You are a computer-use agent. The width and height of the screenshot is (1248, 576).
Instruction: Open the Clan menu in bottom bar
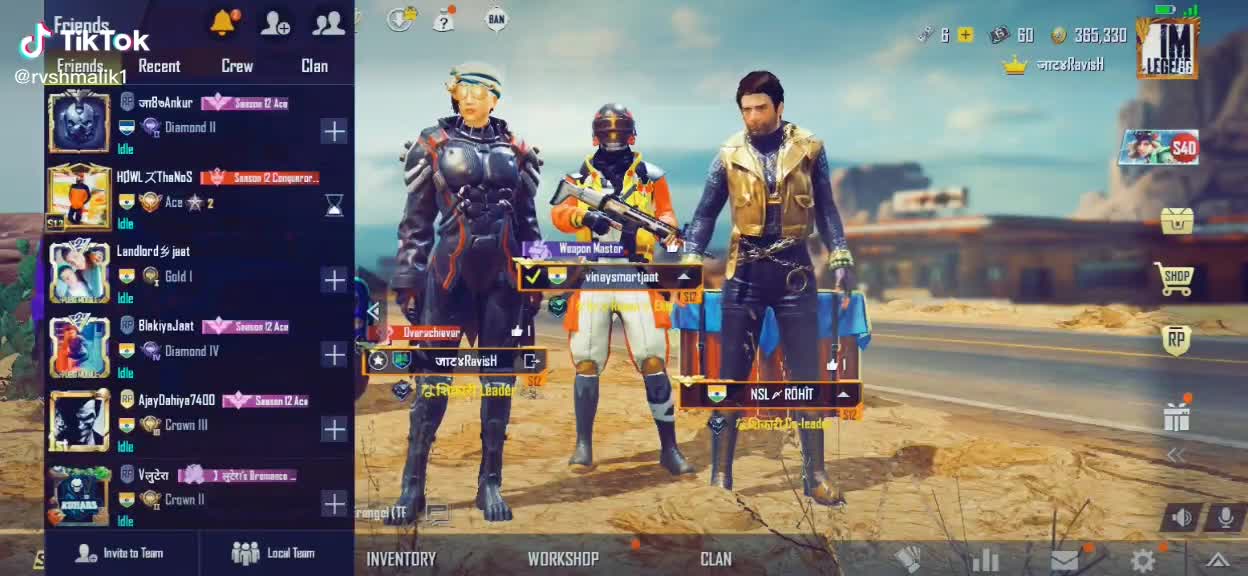click(x=716, y=559)
